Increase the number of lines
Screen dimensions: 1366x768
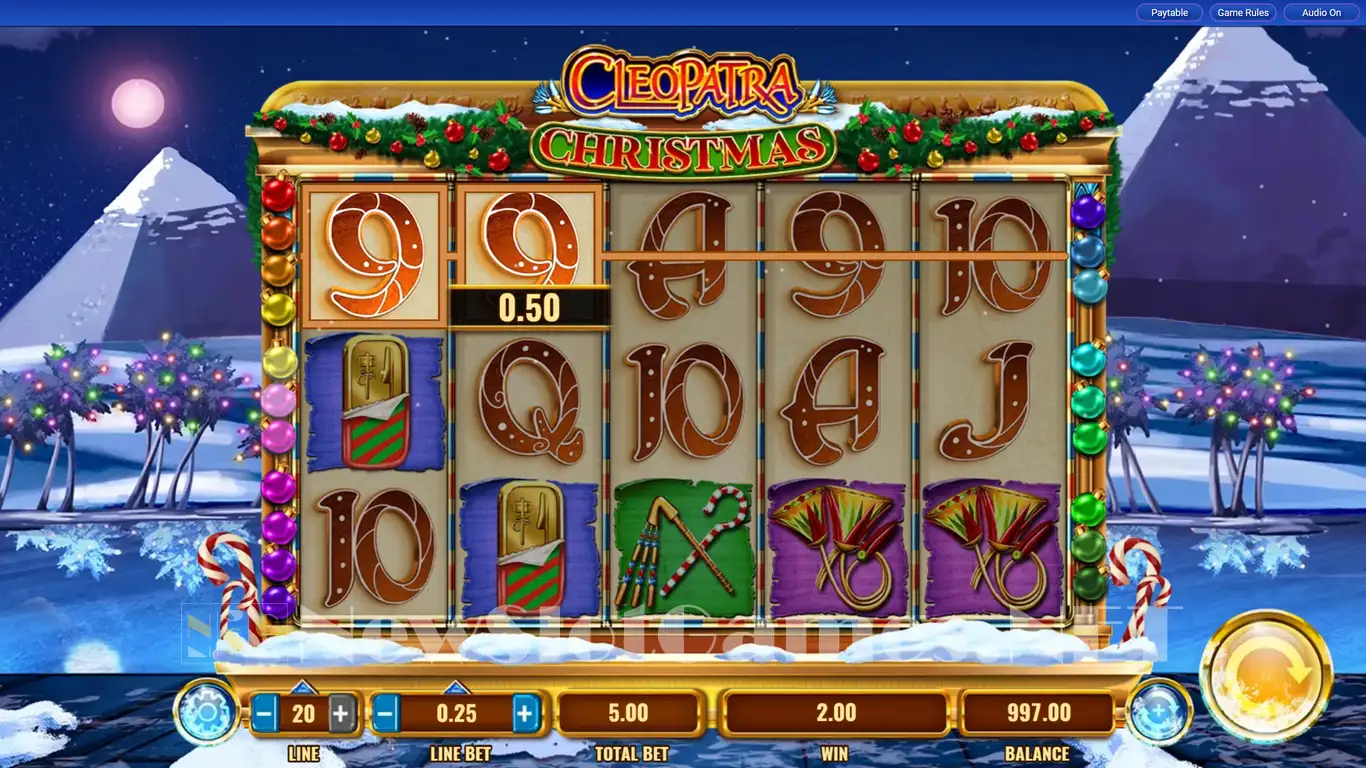click(x=341, y=714)
